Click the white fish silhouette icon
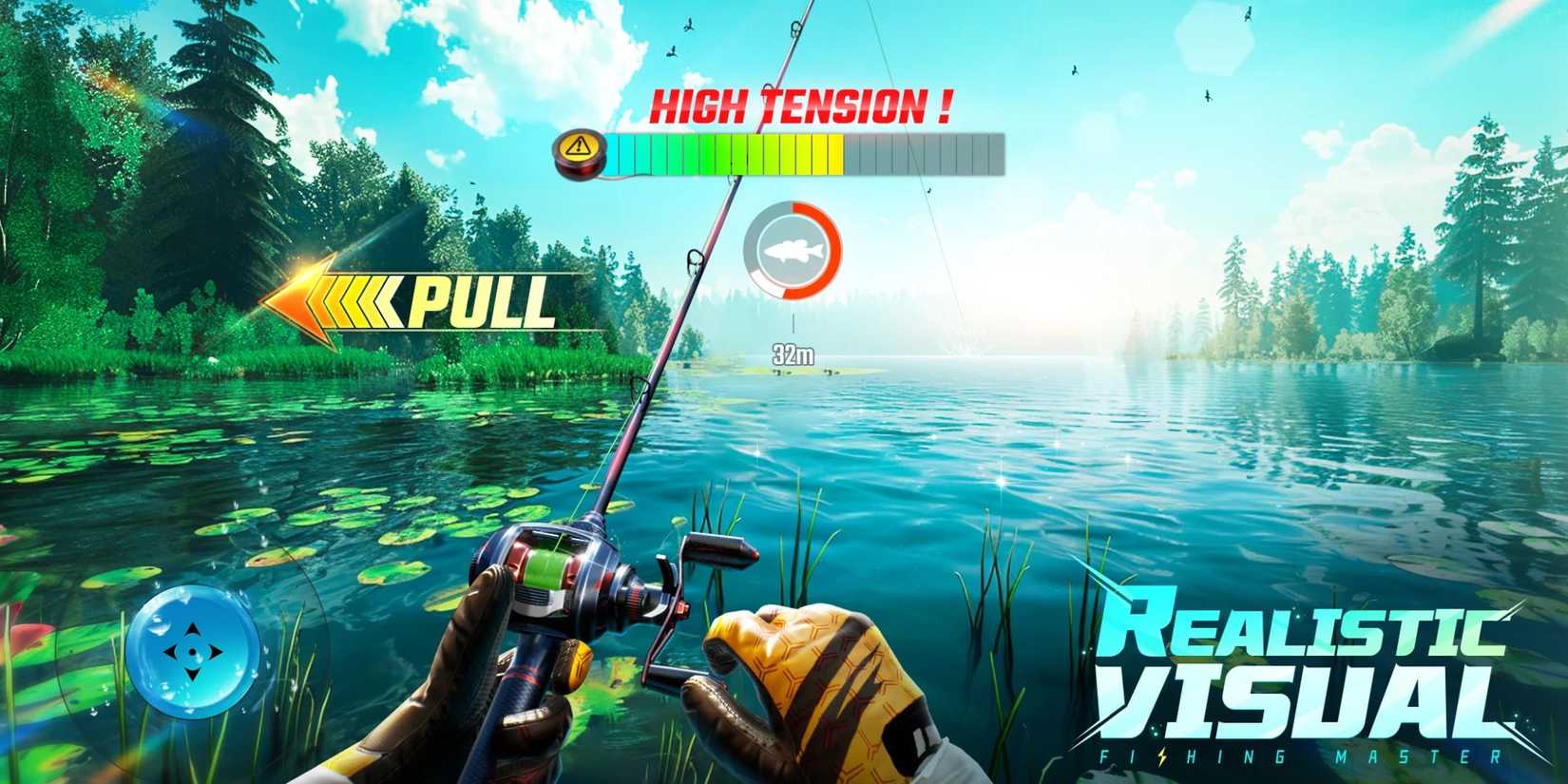This screenshot has height=784, width=1568. (x=792, y=252)
